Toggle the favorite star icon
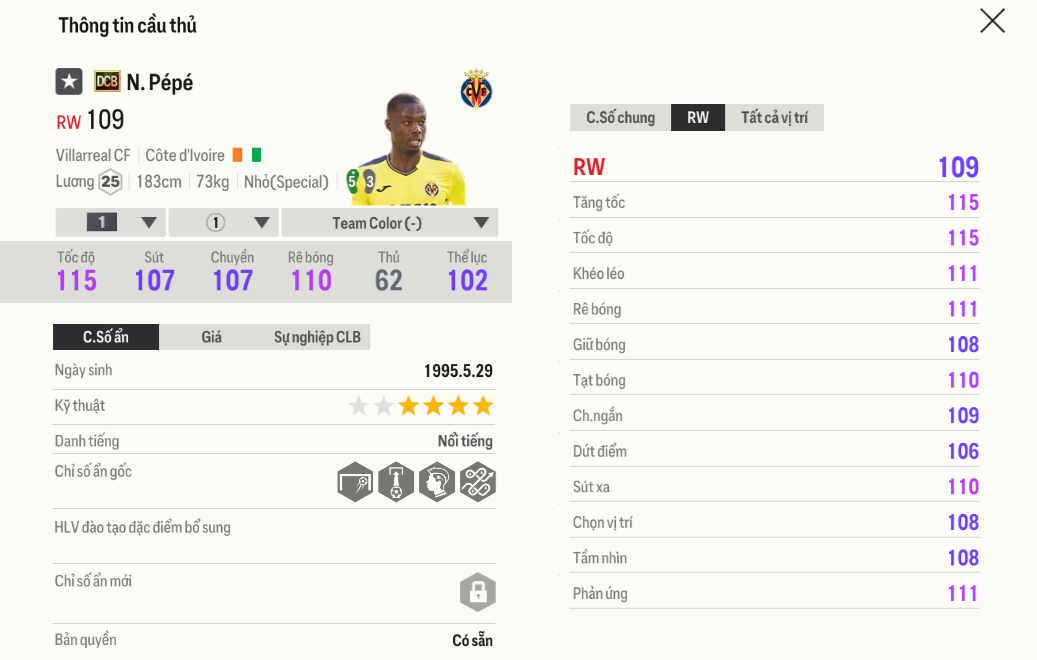Screen dimensions: 1037x660 pyautogui.click(x=69, y=82)
